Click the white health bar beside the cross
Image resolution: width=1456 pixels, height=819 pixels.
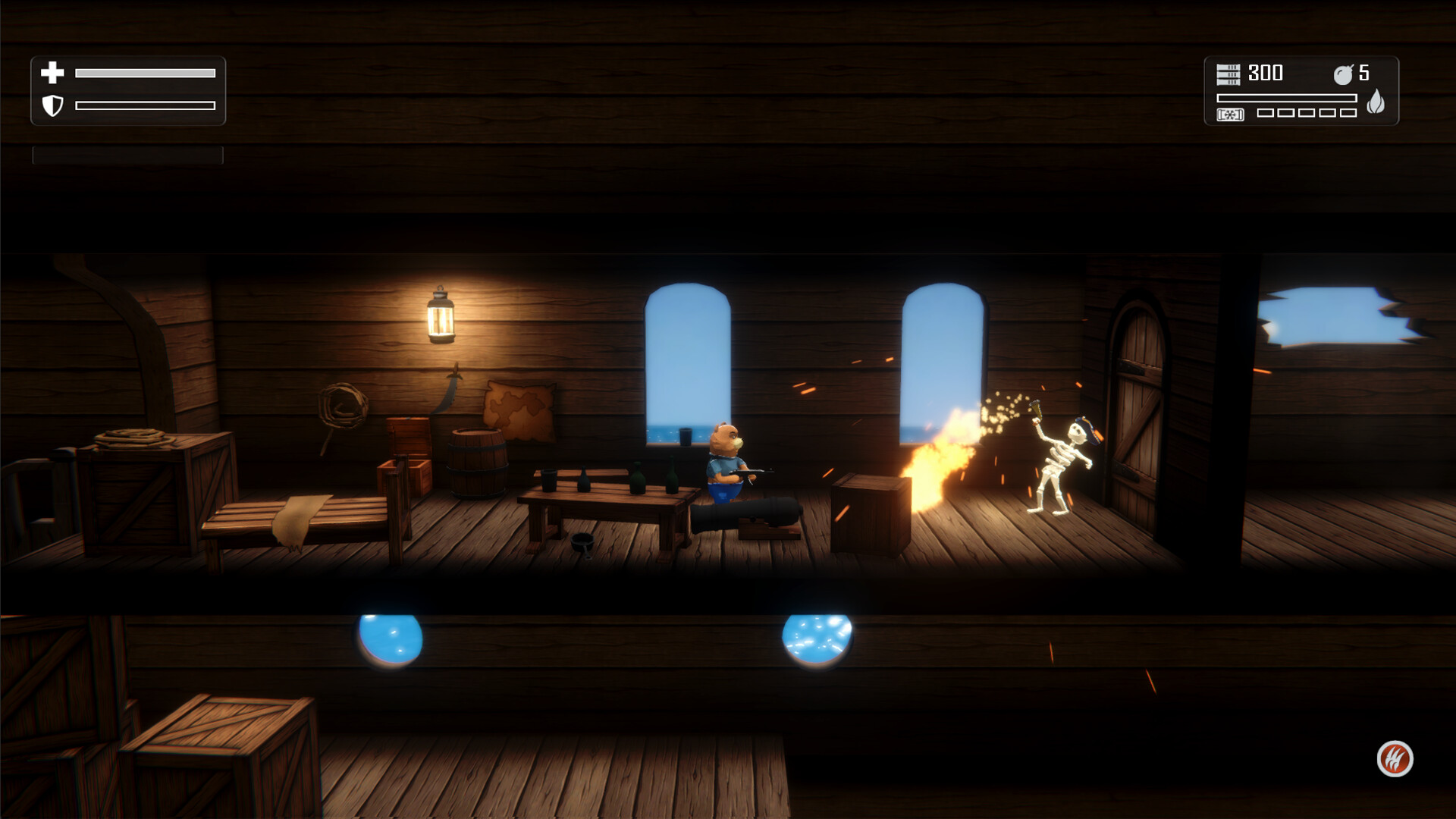click(x=144, y=73)
